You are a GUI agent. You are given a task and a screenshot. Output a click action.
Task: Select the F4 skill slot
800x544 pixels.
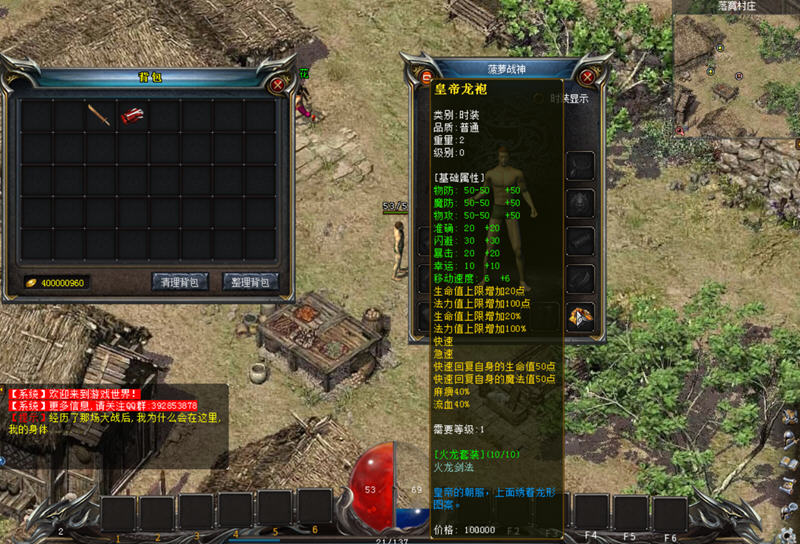click(x=591, y=514)
